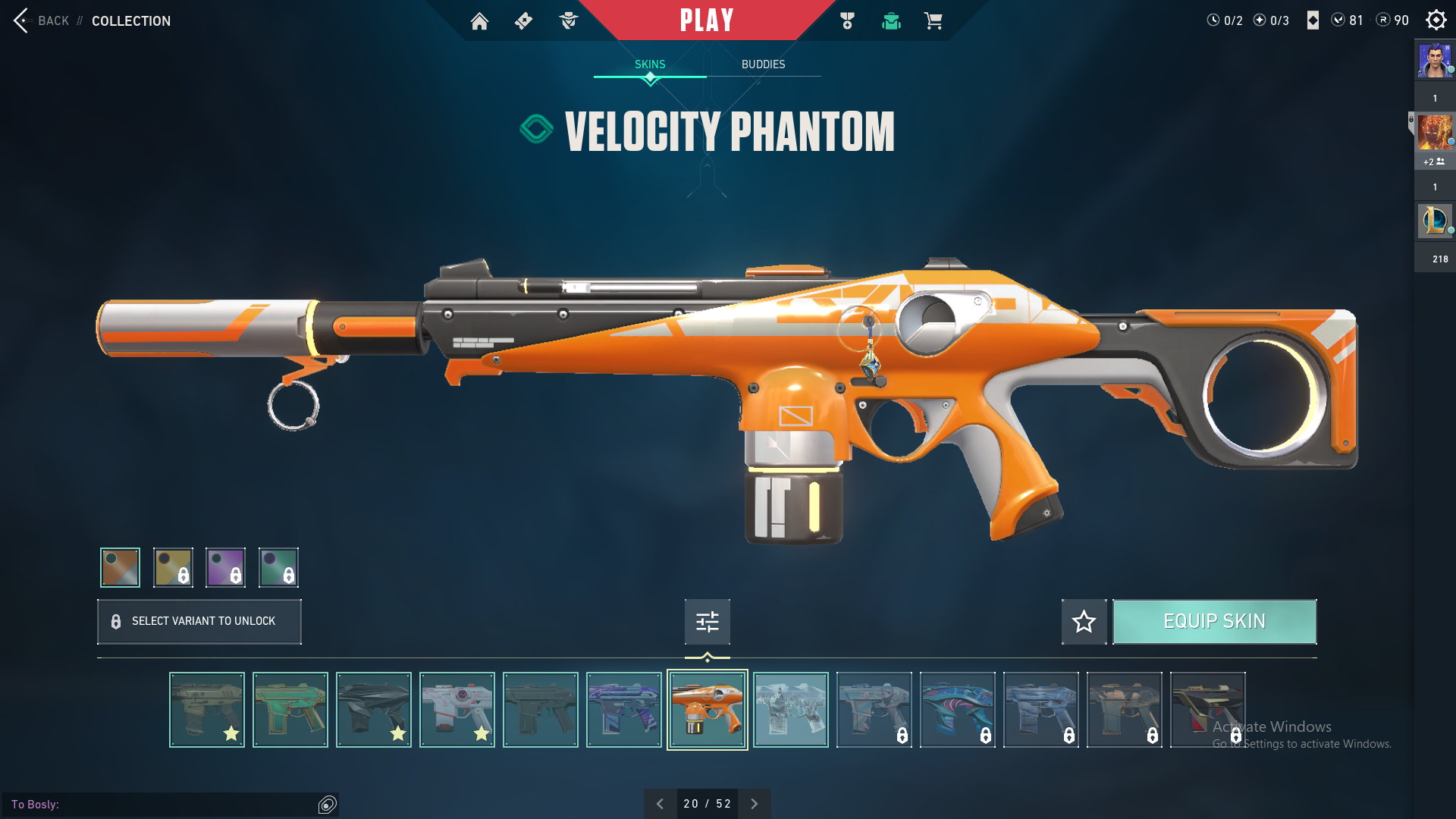1456x819 pixels.
Task: Open the home screen icon
Action: point(479,21)
